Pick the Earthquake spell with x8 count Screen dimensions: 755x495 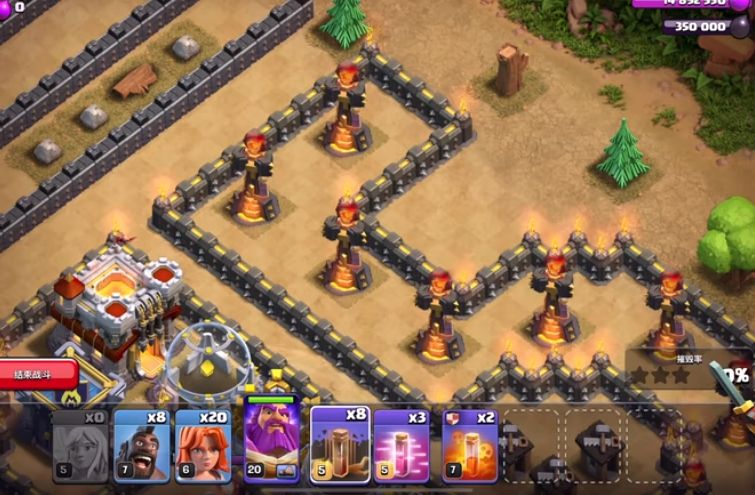point(340,446)
